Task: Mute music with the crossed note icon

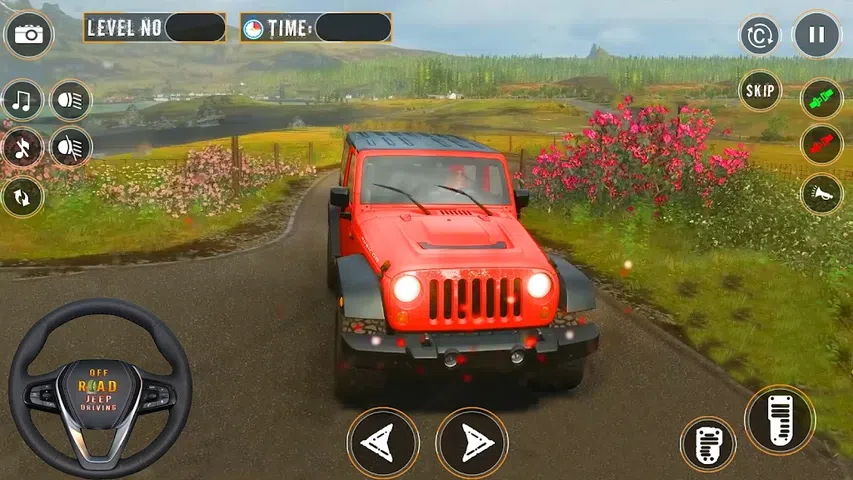Action: click(22, 147)
